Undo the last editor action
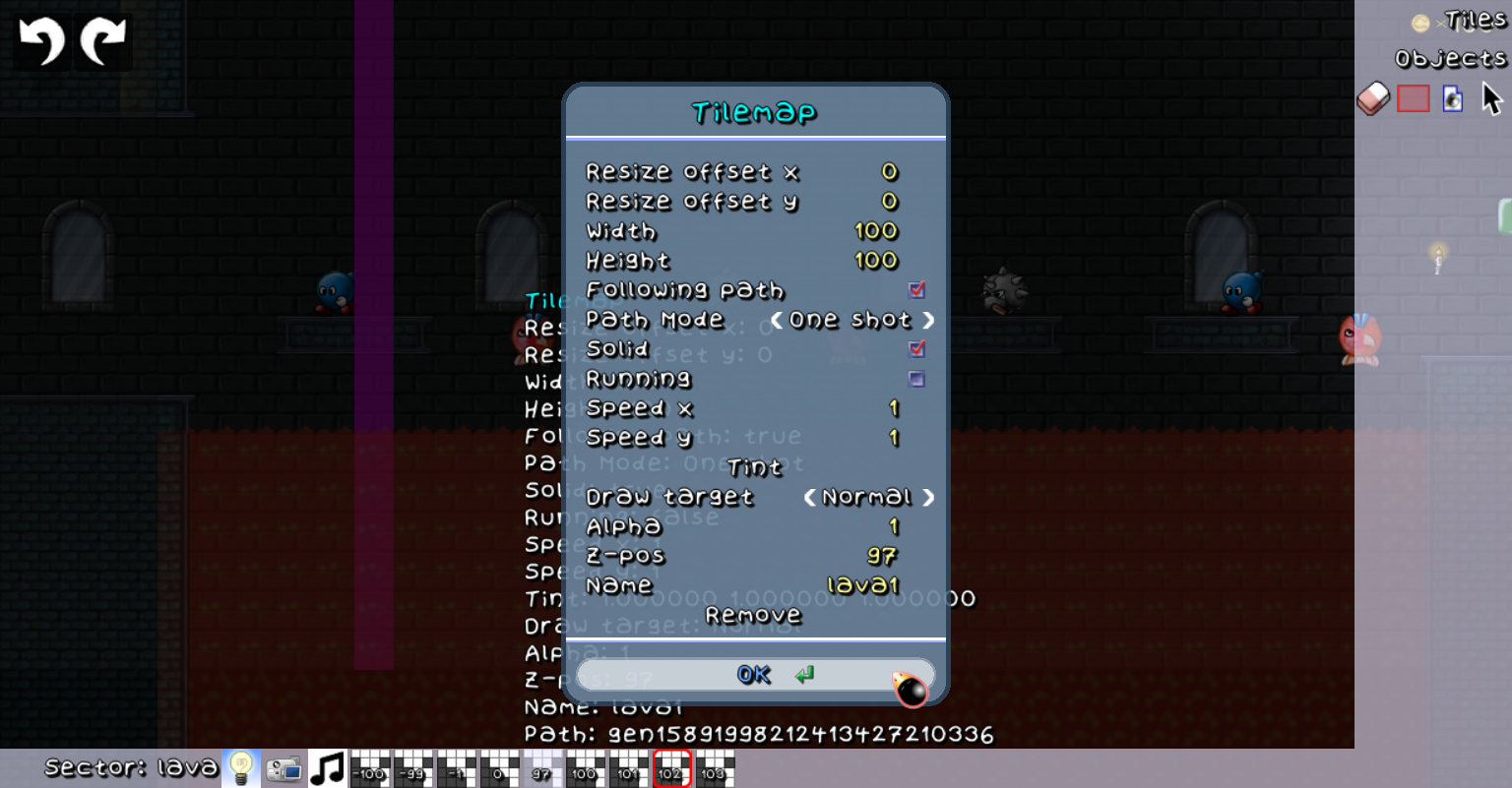1512x788 pixels. (x=41, y=42)
